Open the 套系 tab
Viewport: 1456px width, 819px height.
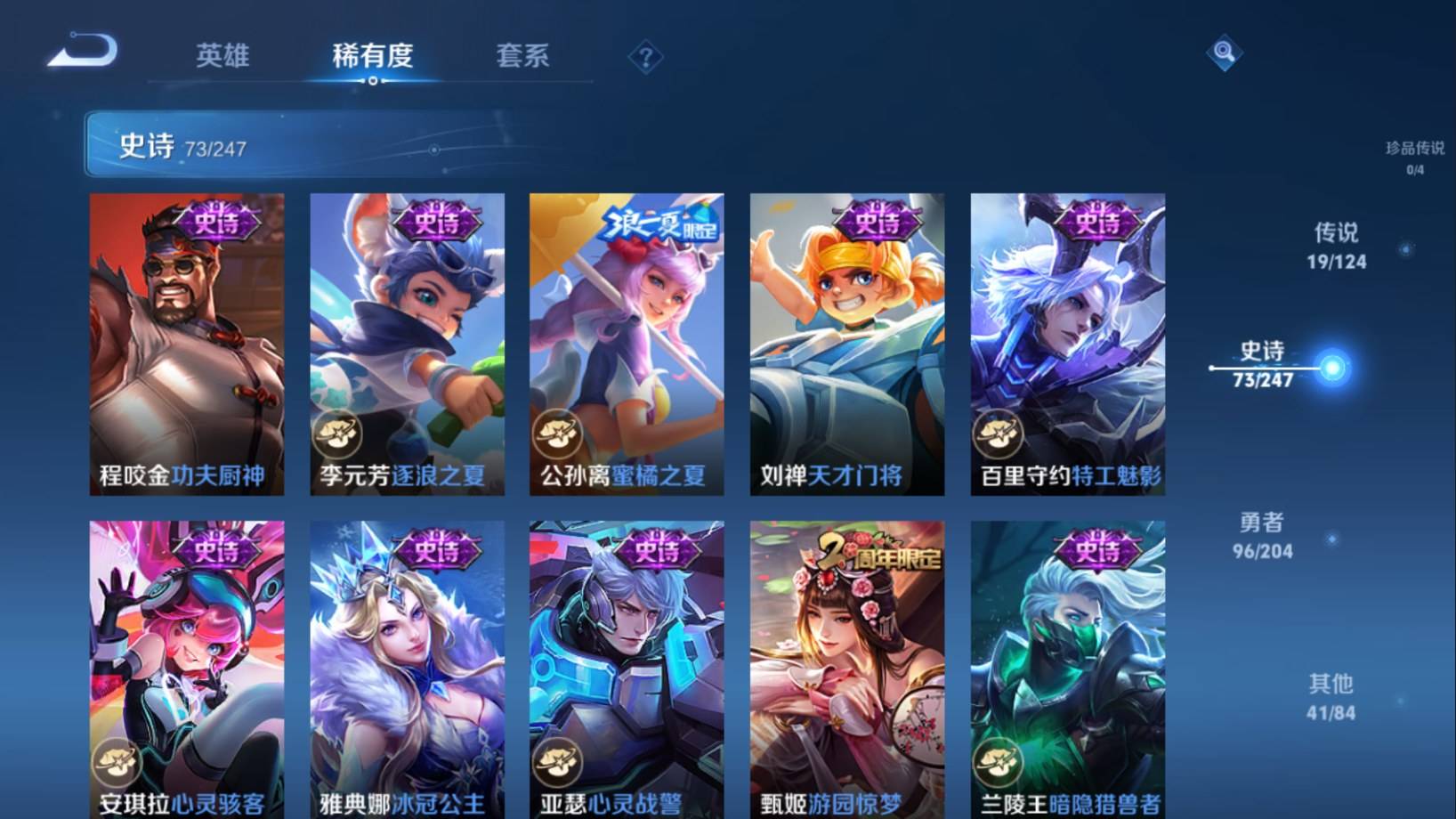(522, 56)
